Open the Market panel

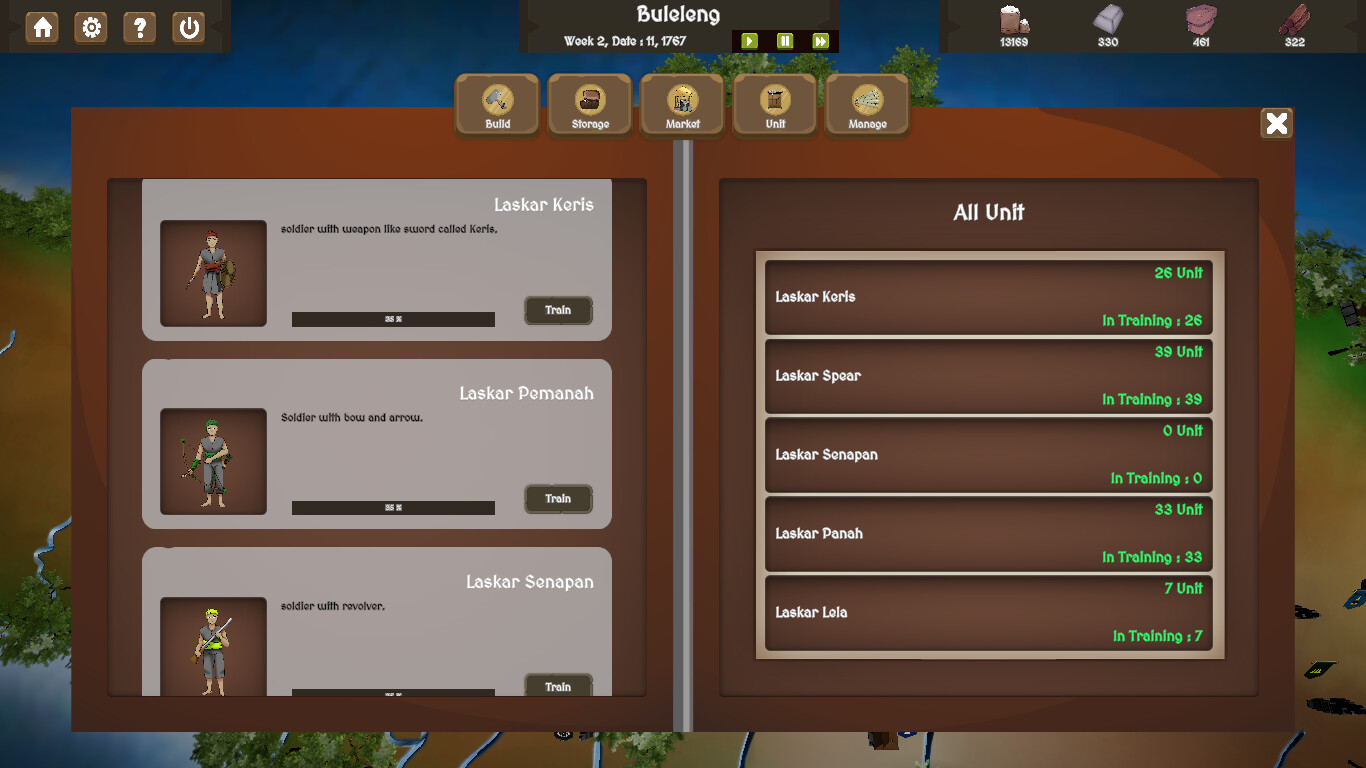[682, 104]
